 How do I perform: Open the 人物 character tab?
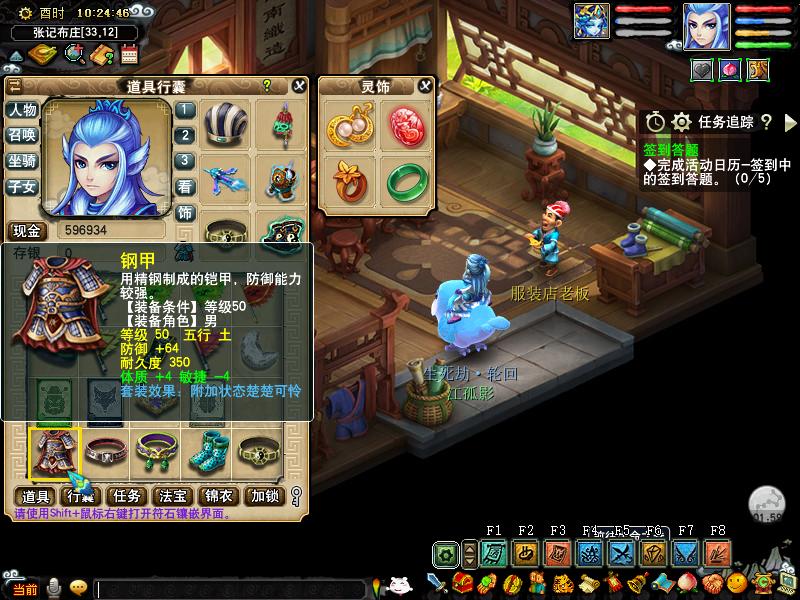pos(23,110)
